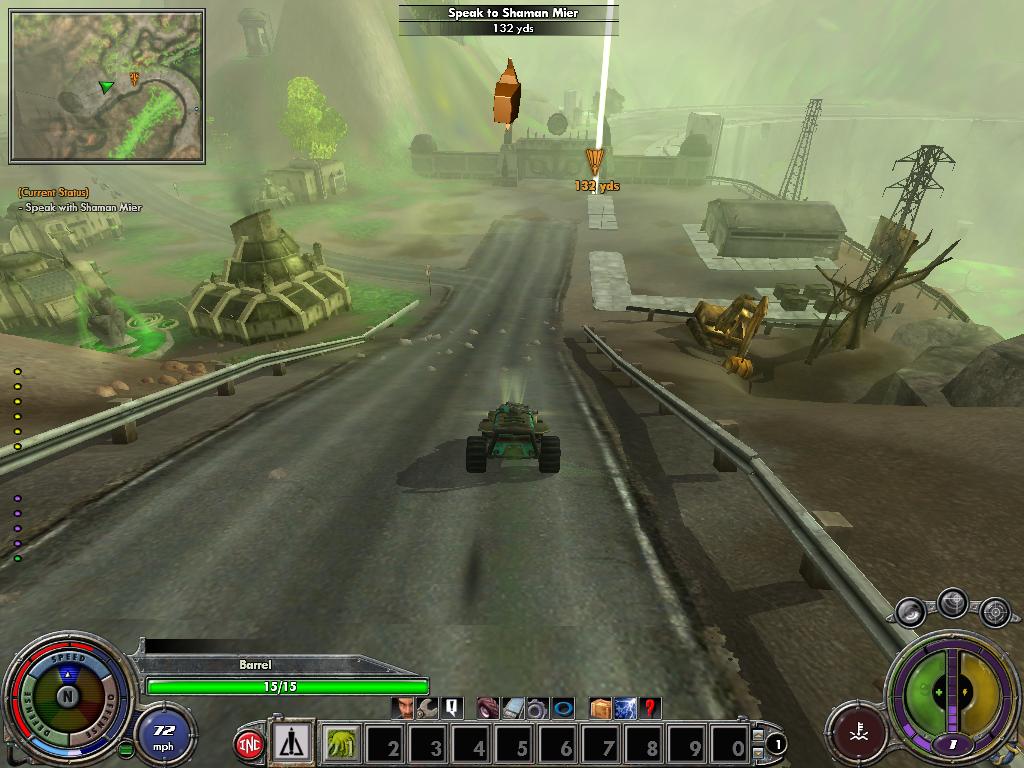
Task: Click the minimap in the corner
Action: pos(107,86)
